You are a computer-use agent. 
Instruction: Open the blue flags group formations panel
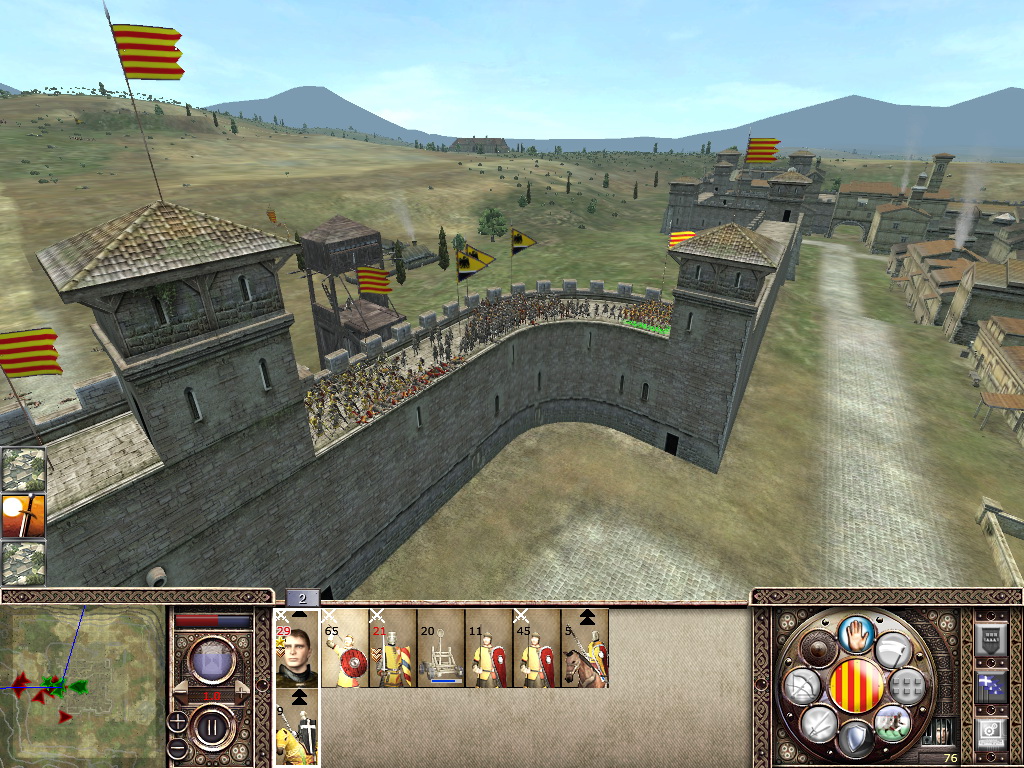[x=990, y=685]
